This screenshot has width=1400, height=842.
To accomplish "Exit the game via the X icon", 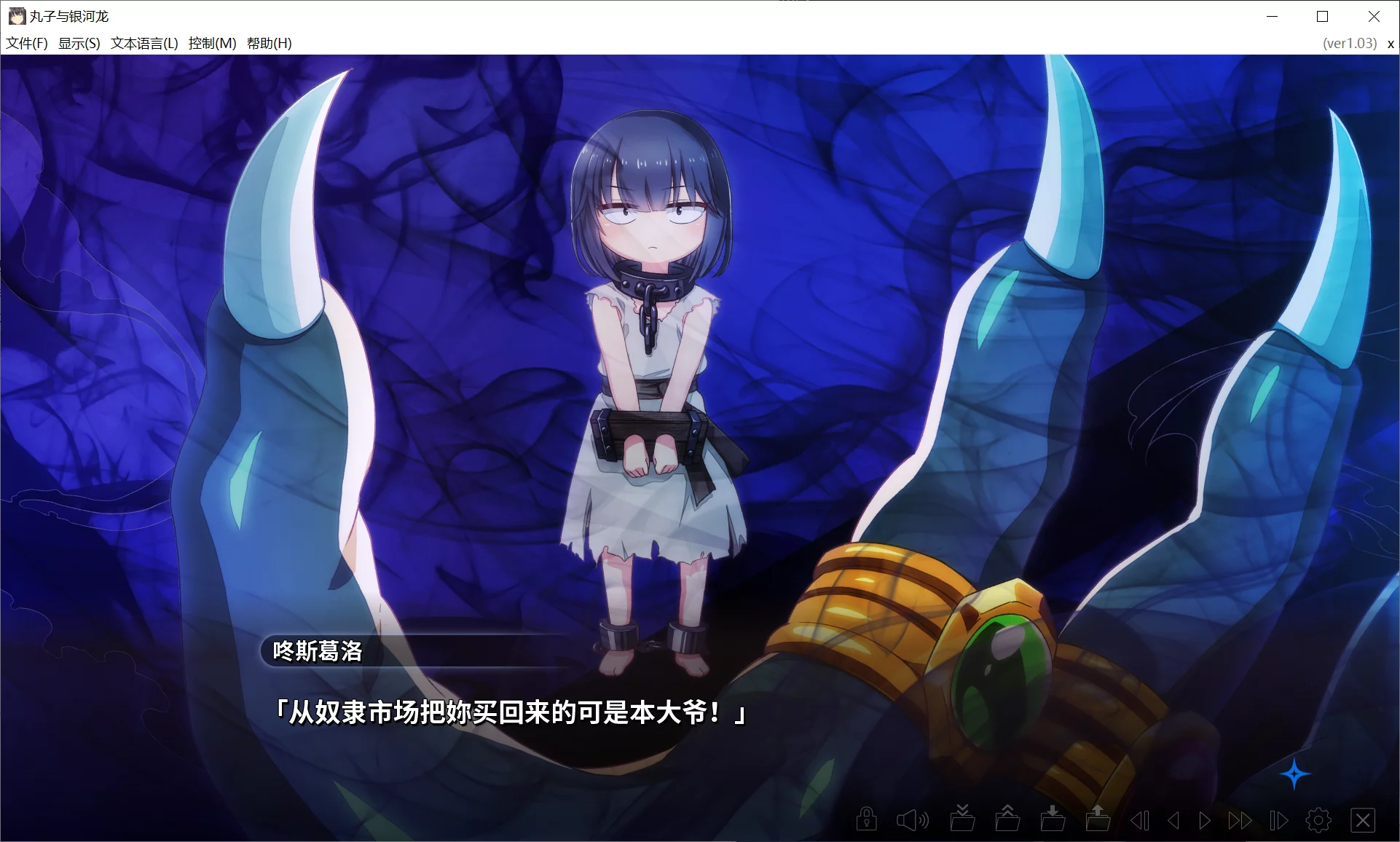I will [1364, 819].
